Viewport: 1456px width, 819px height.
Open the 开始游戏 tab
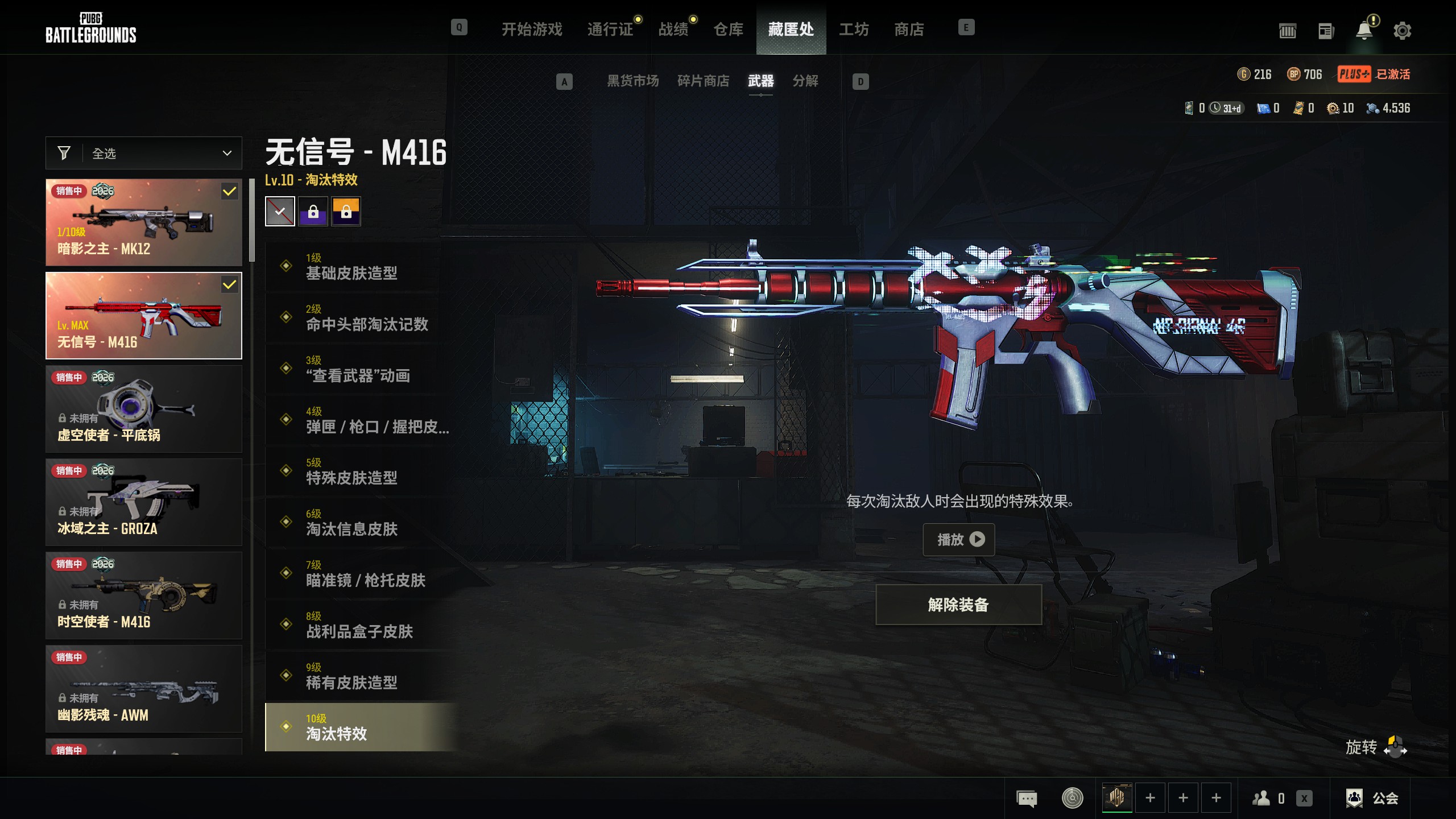[531, 29]
